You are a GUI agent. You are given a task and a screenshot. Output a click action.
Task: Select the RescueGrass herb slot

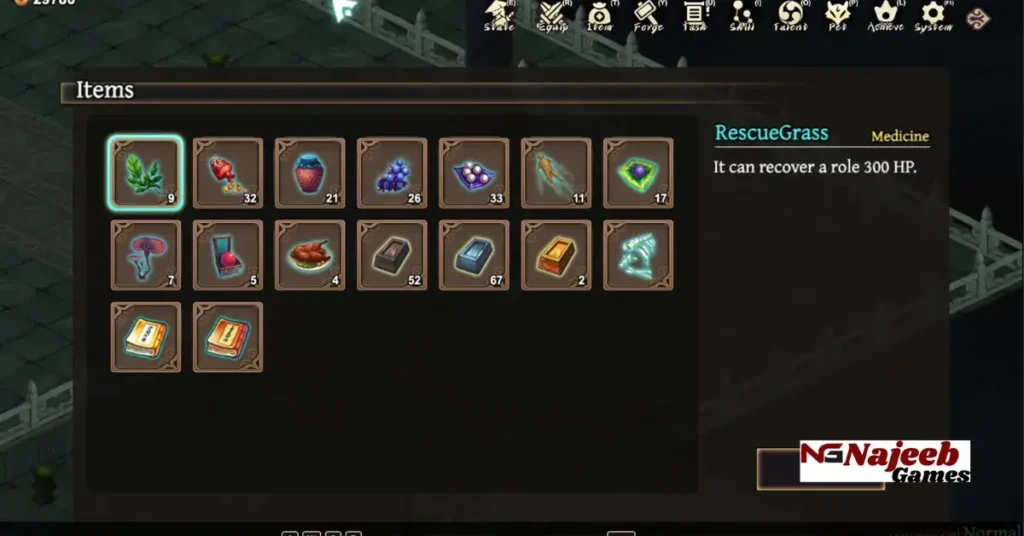(146, 173)
